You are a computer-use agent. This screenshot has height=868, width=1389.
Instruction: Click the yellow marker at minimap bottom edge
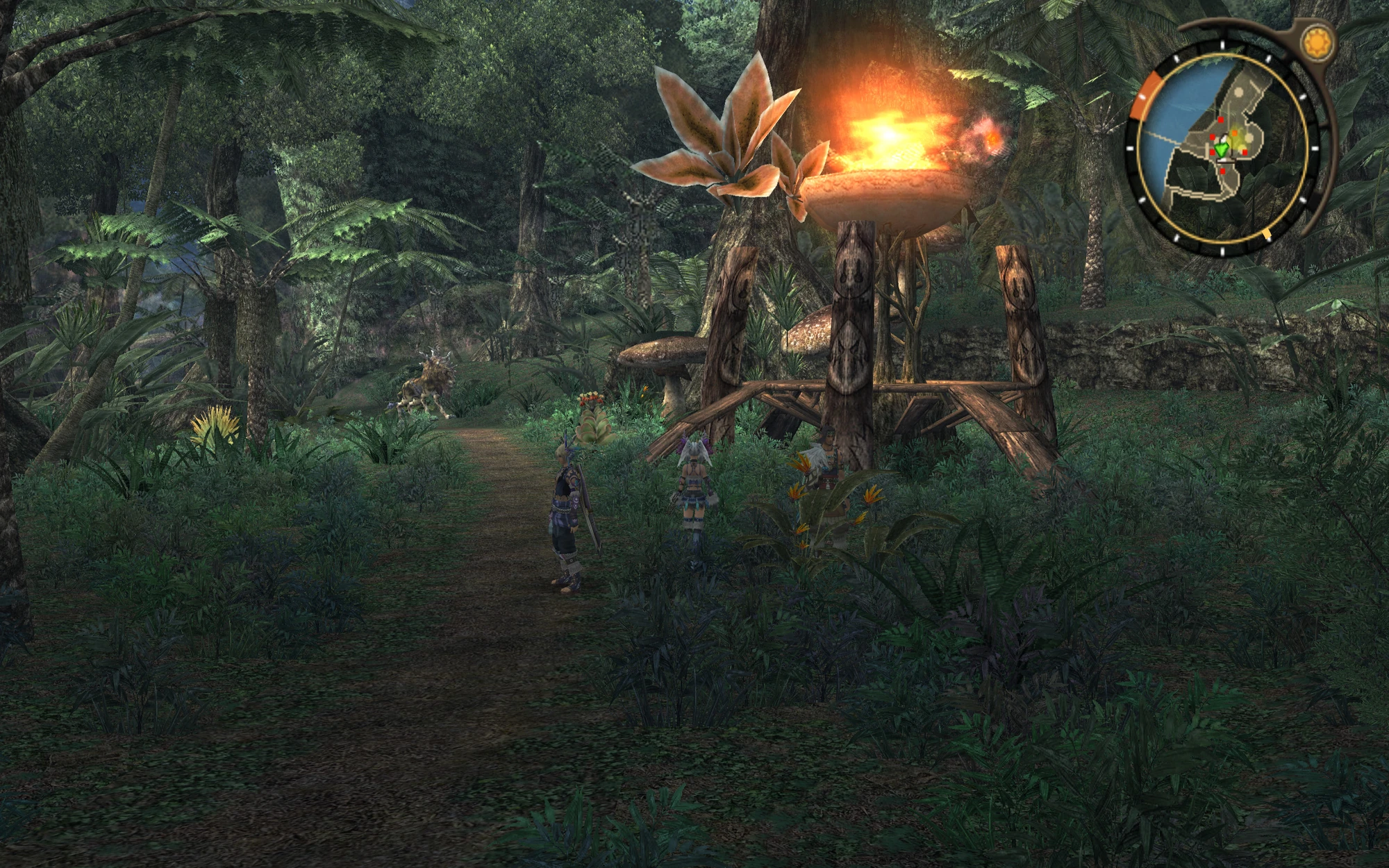point(1267,234)
